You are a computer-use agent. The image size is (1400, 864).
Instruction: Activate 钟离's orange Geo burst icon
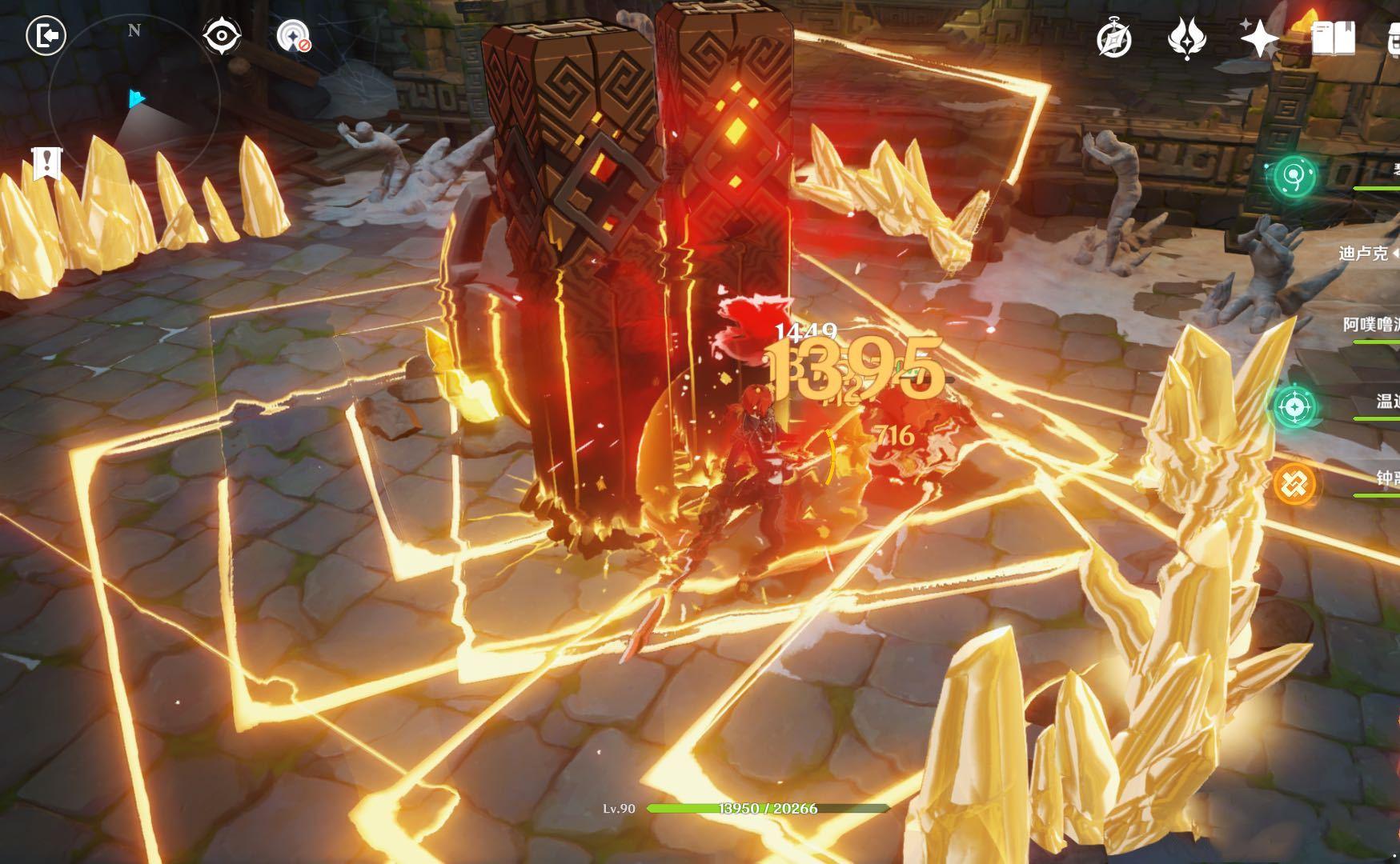click(1294, 483)
